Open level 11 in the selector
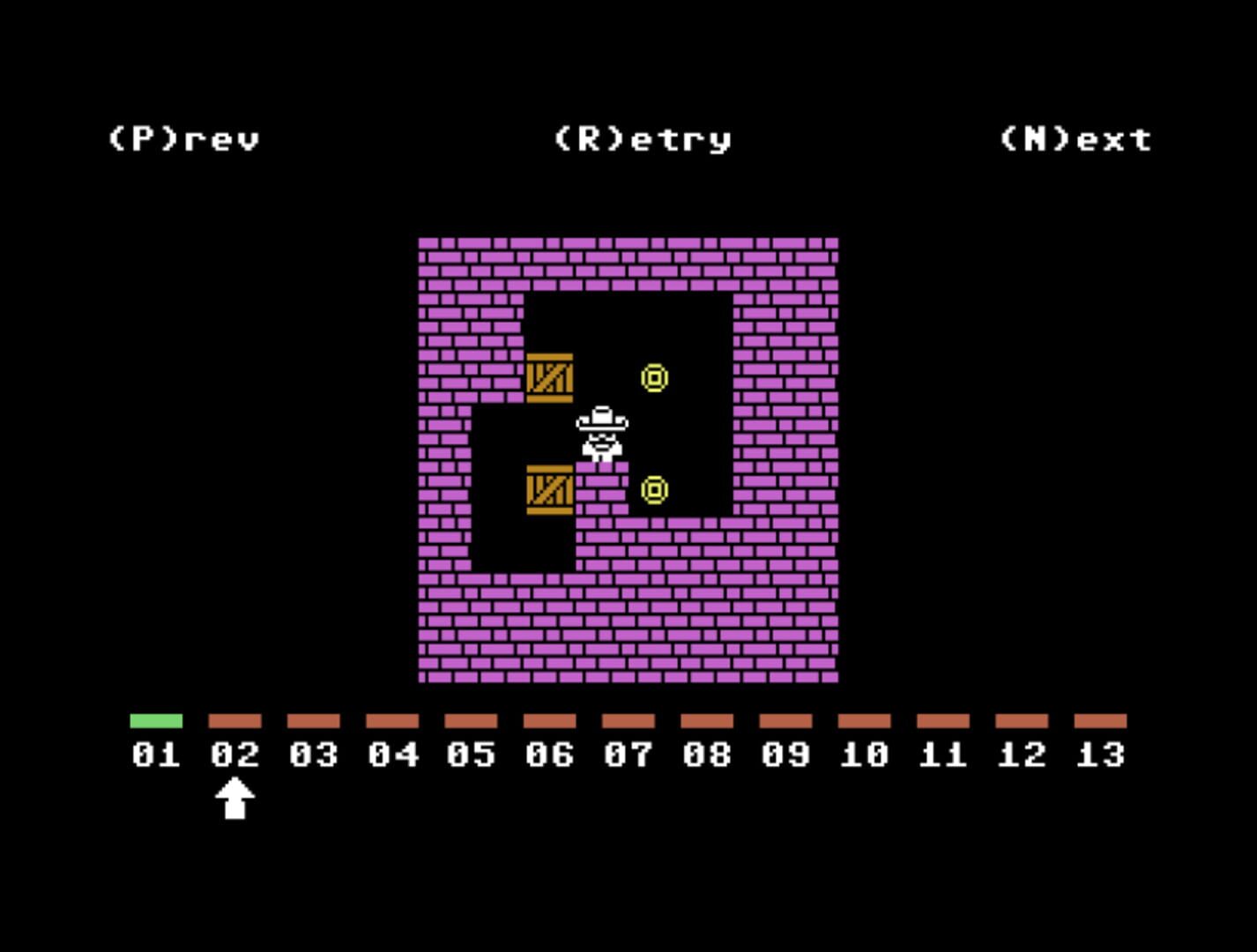The width and height of the screenshot is (1257, 952). tap(941, 754)
